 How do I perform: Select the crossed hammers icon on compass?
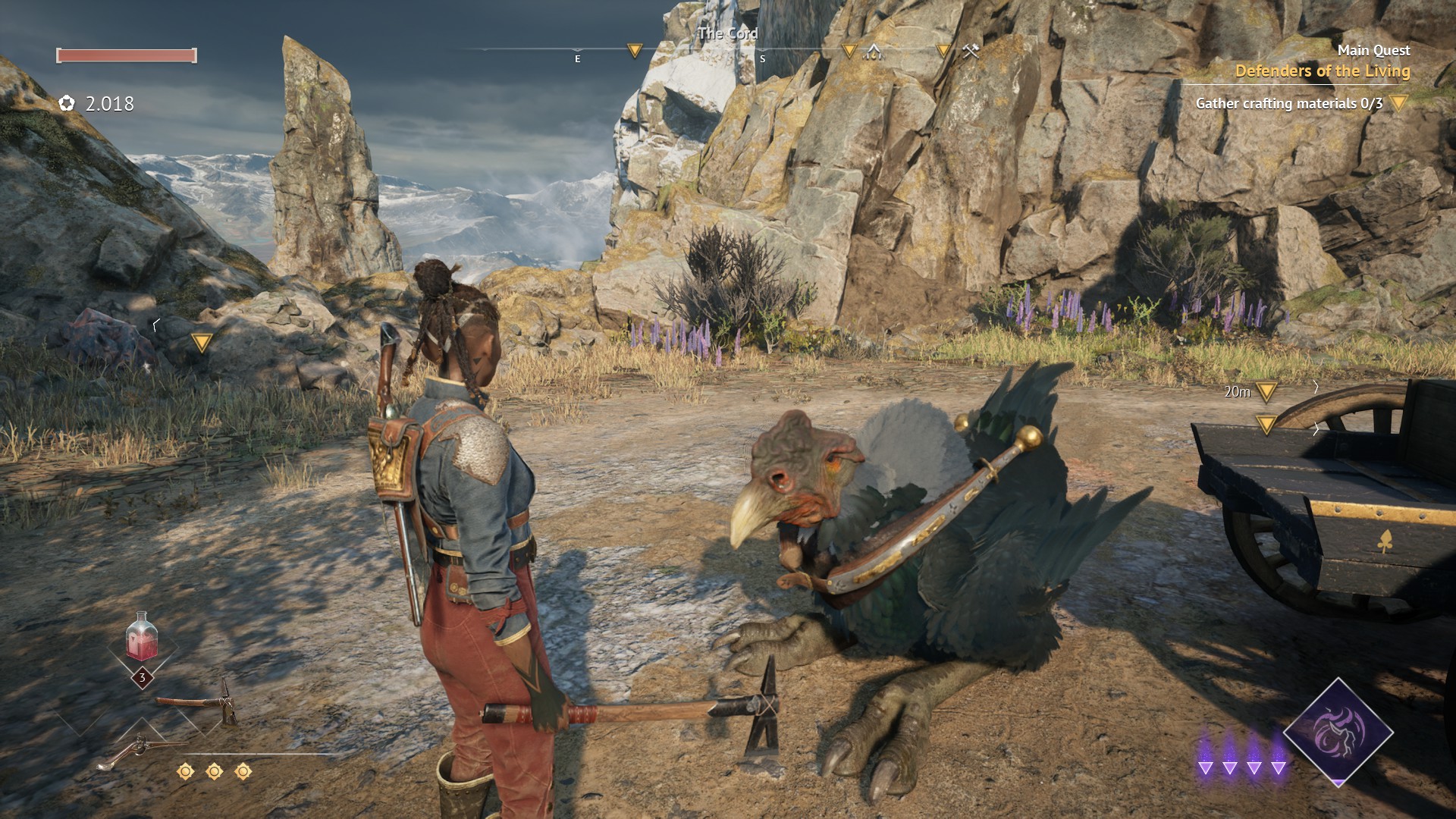971,51
